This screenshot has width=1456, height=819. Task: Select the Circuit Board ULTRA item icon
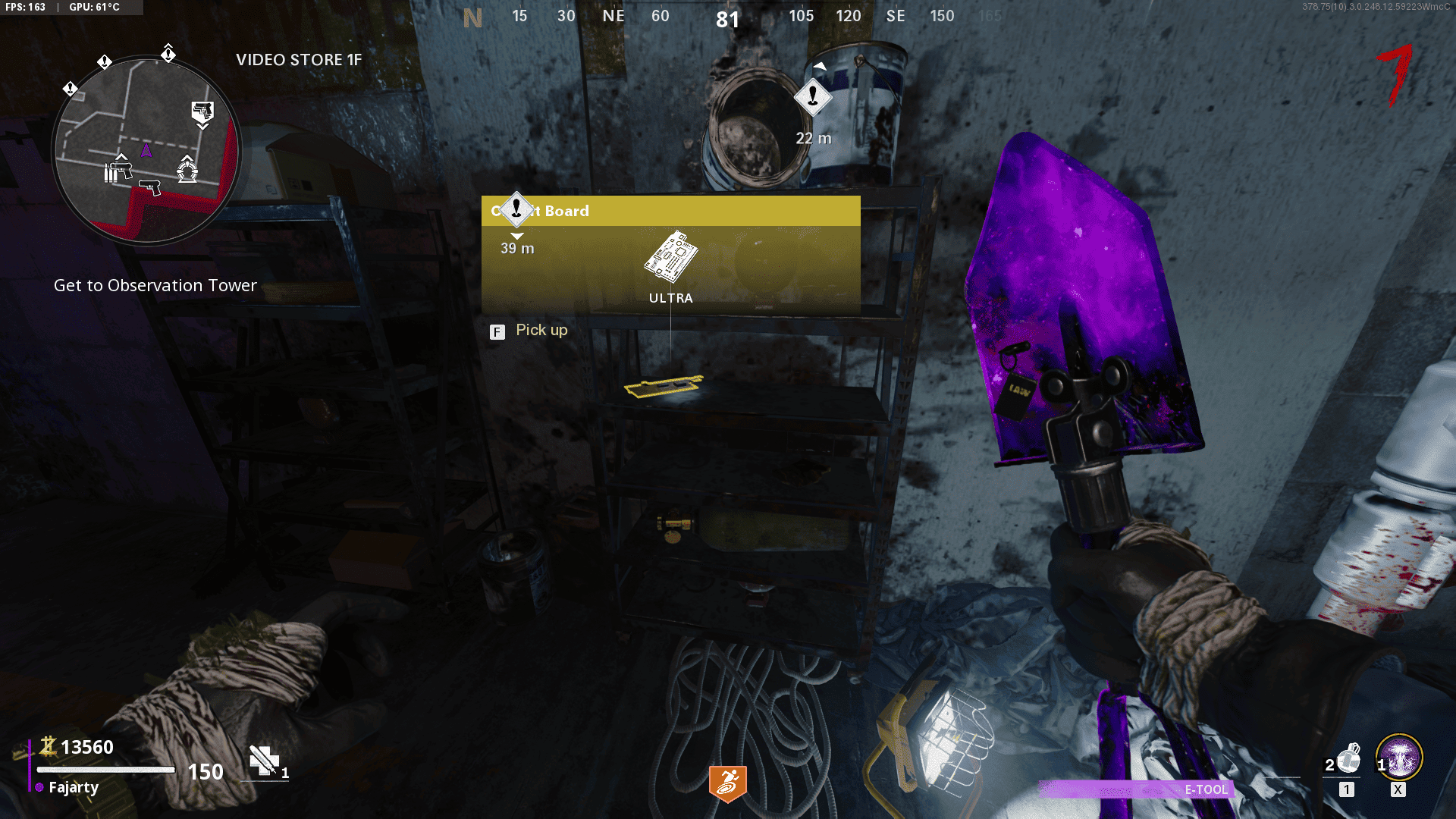670,258
